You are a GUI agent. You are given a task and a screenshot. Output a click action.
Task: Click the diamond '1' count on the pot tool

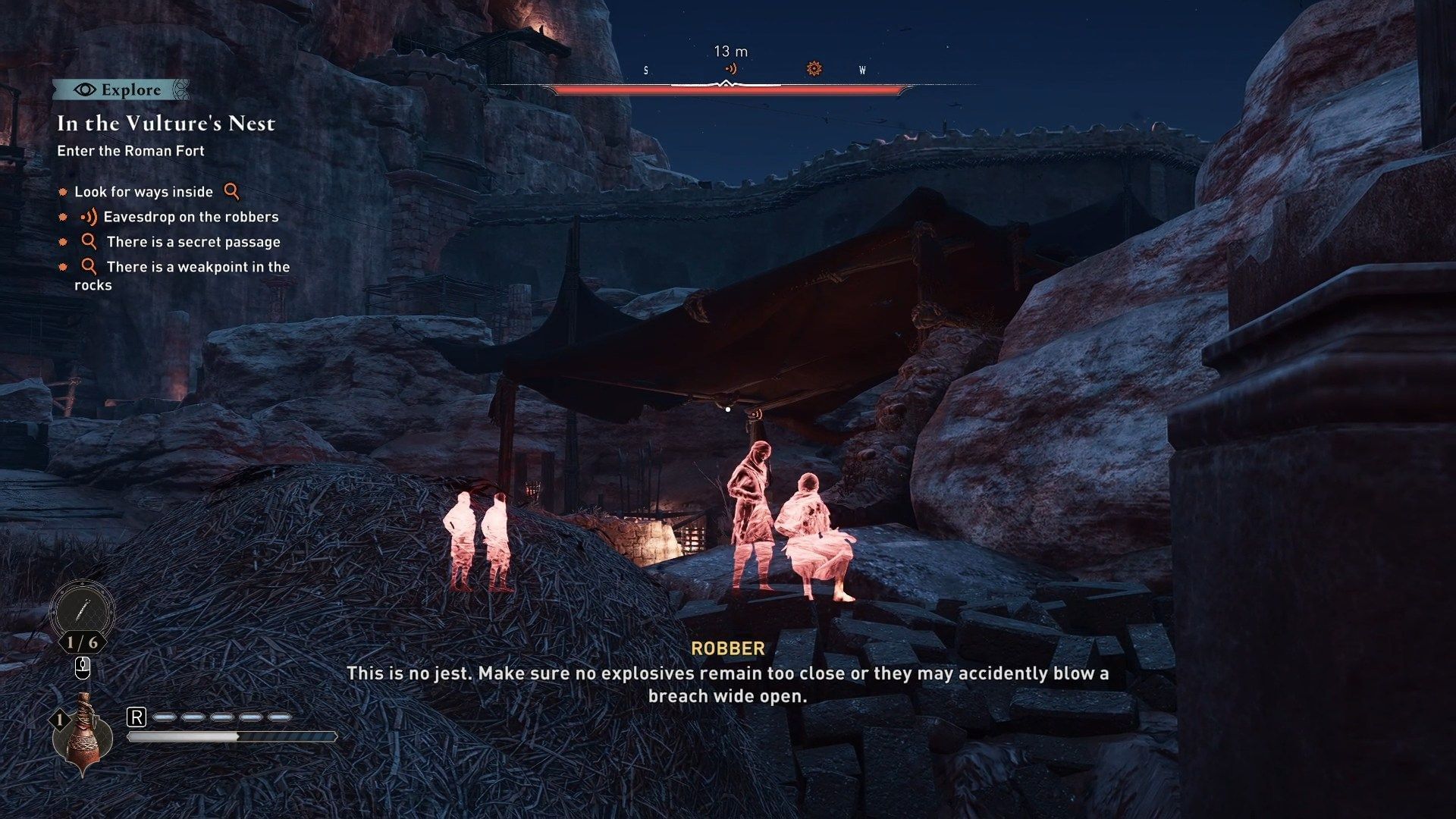pos(58,718)
